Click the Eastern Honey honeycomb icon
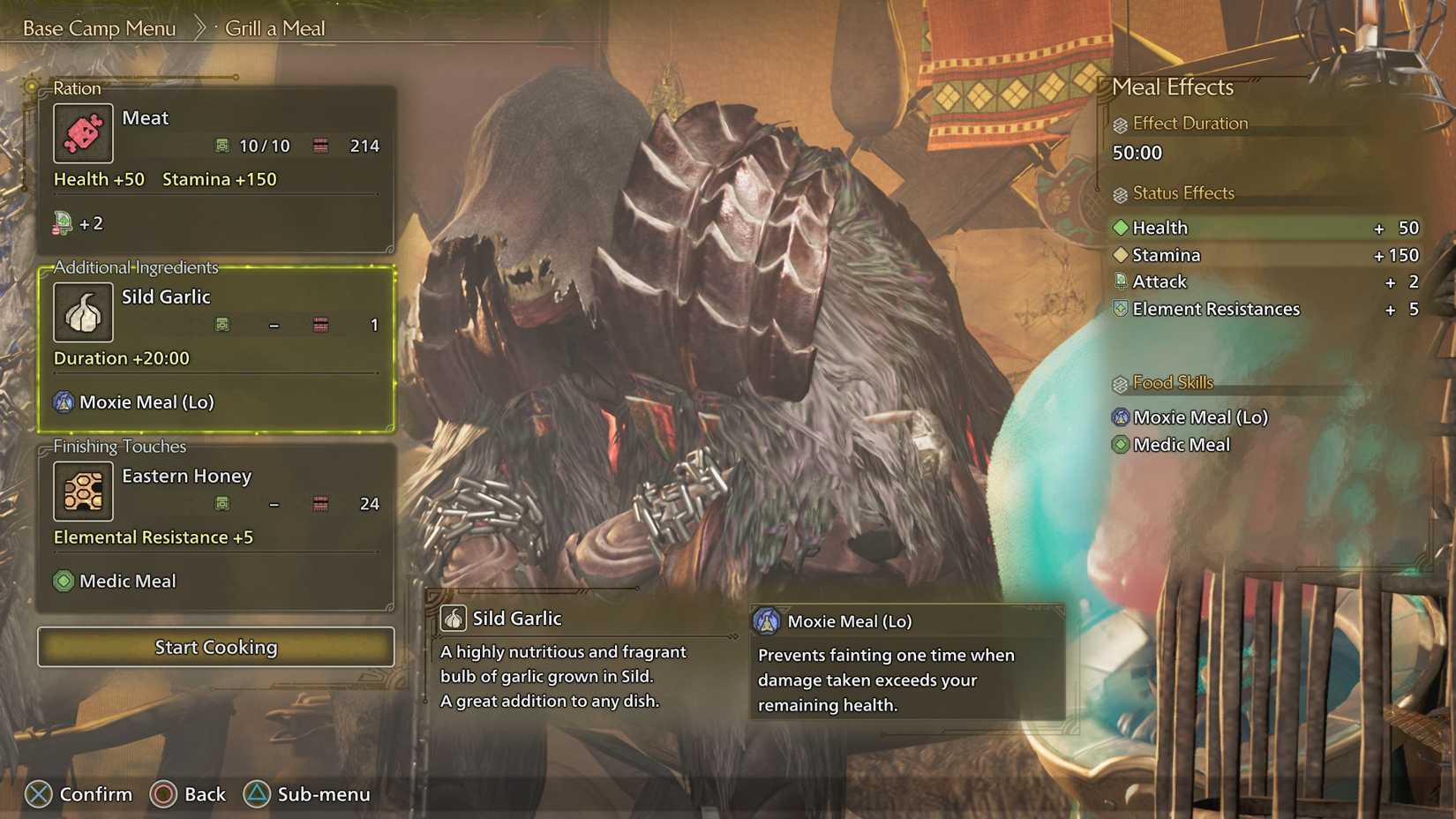The height and width of the screenshot is (819, 1456). coord(83,491)
